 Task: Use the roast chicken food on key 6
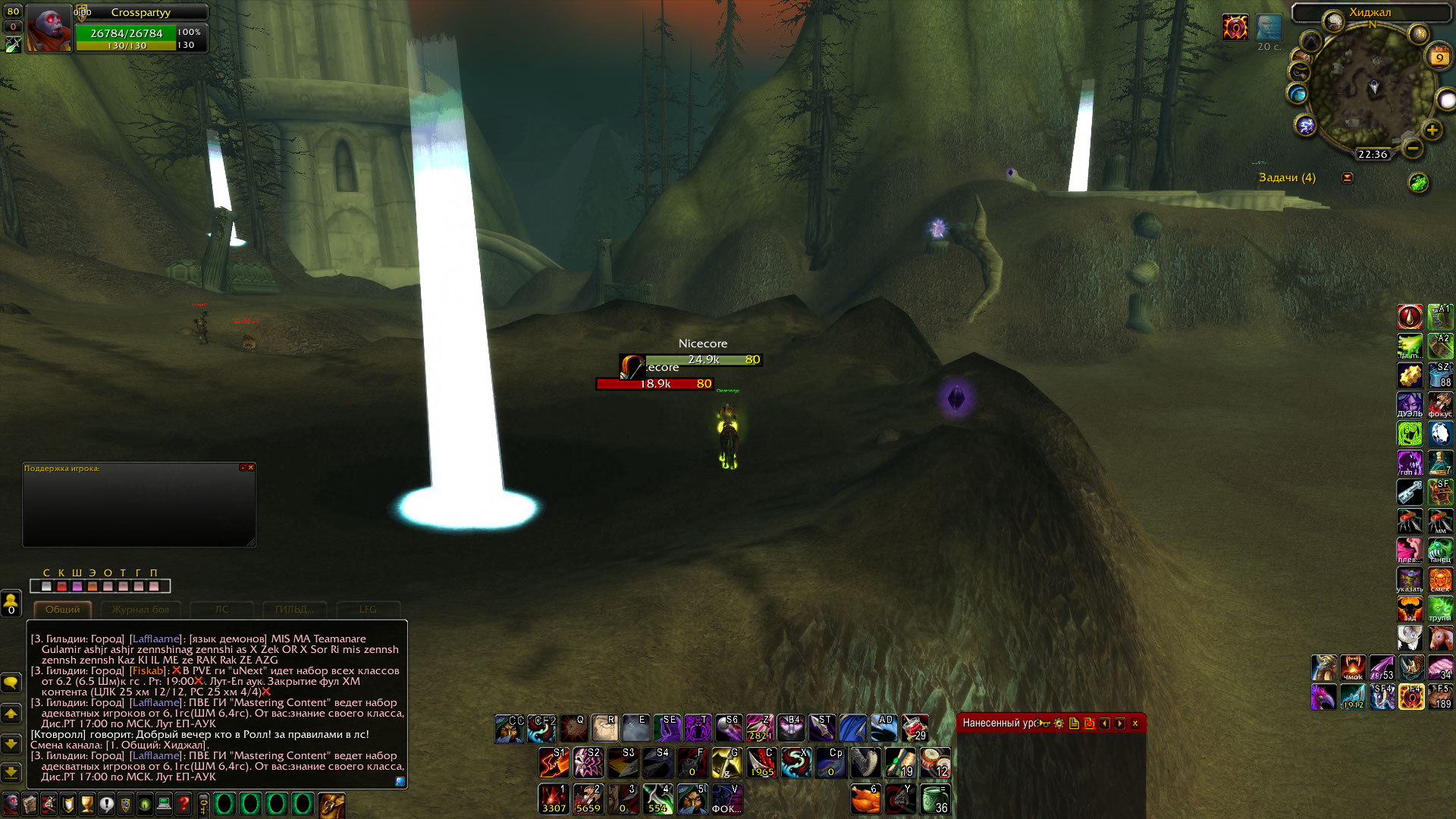pyautogui.click(x=865, y=799)
